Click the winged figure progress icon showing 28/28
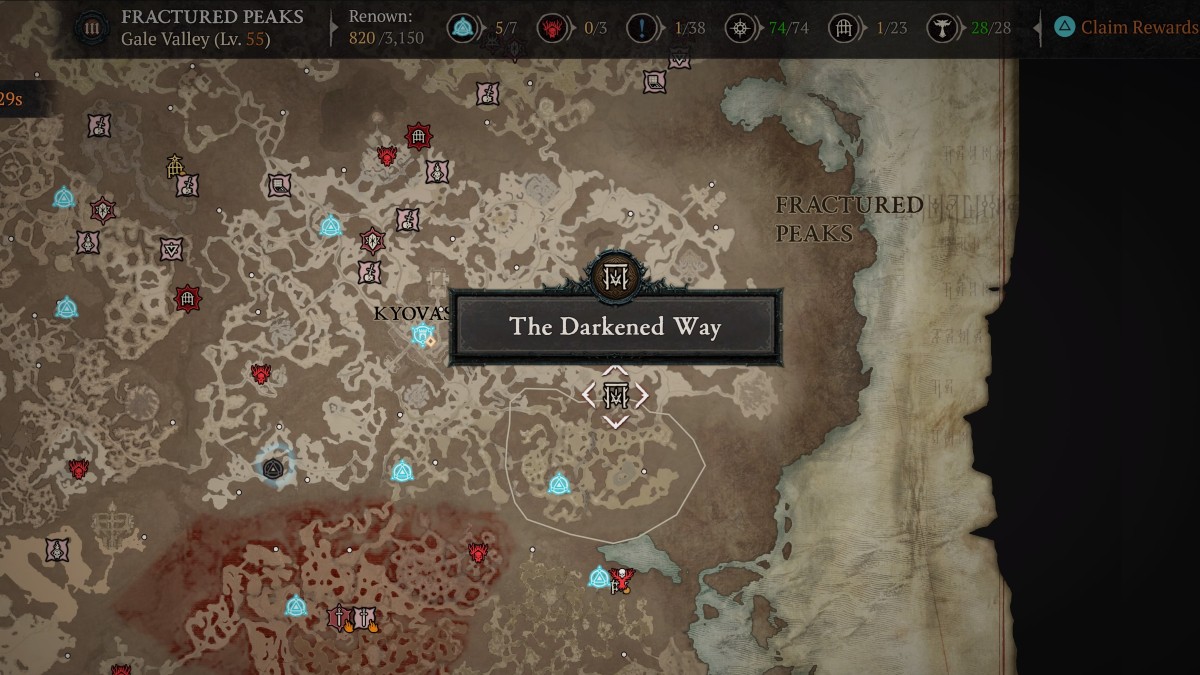 coord(940,28)
